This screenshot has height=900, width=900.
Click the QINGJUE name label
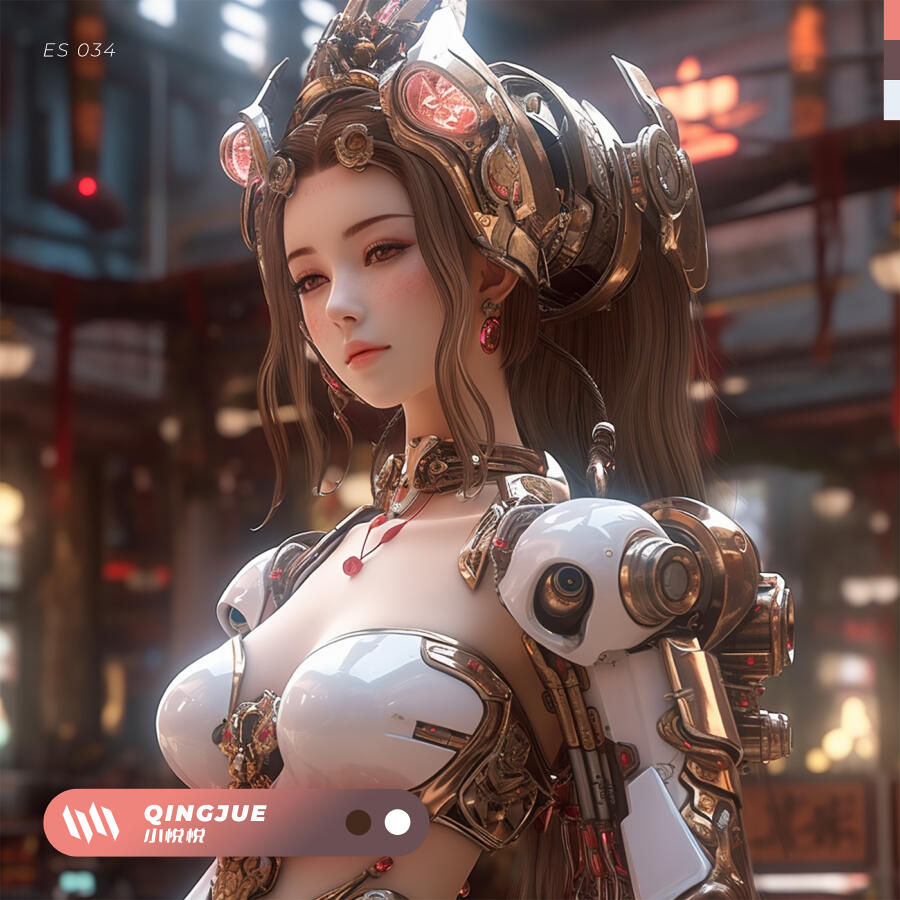205,813
